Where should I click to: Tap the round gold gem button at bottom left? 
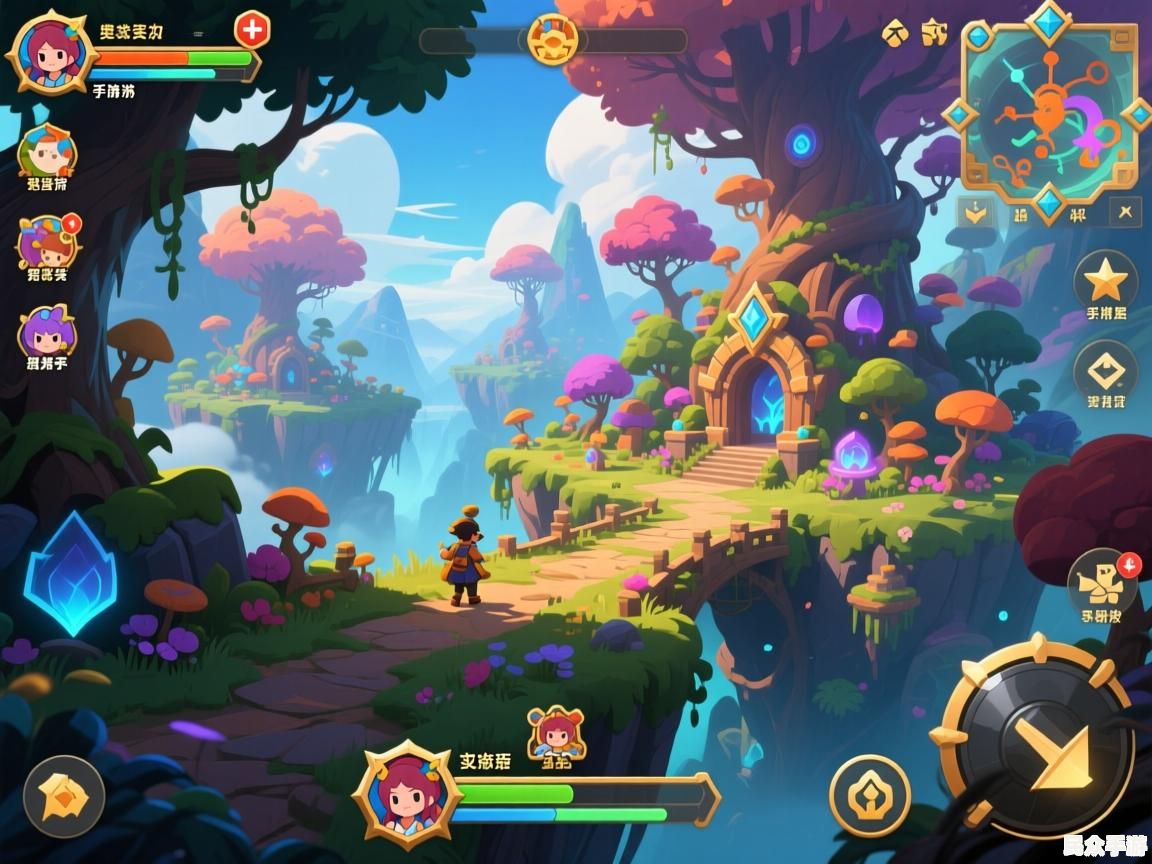64,796
